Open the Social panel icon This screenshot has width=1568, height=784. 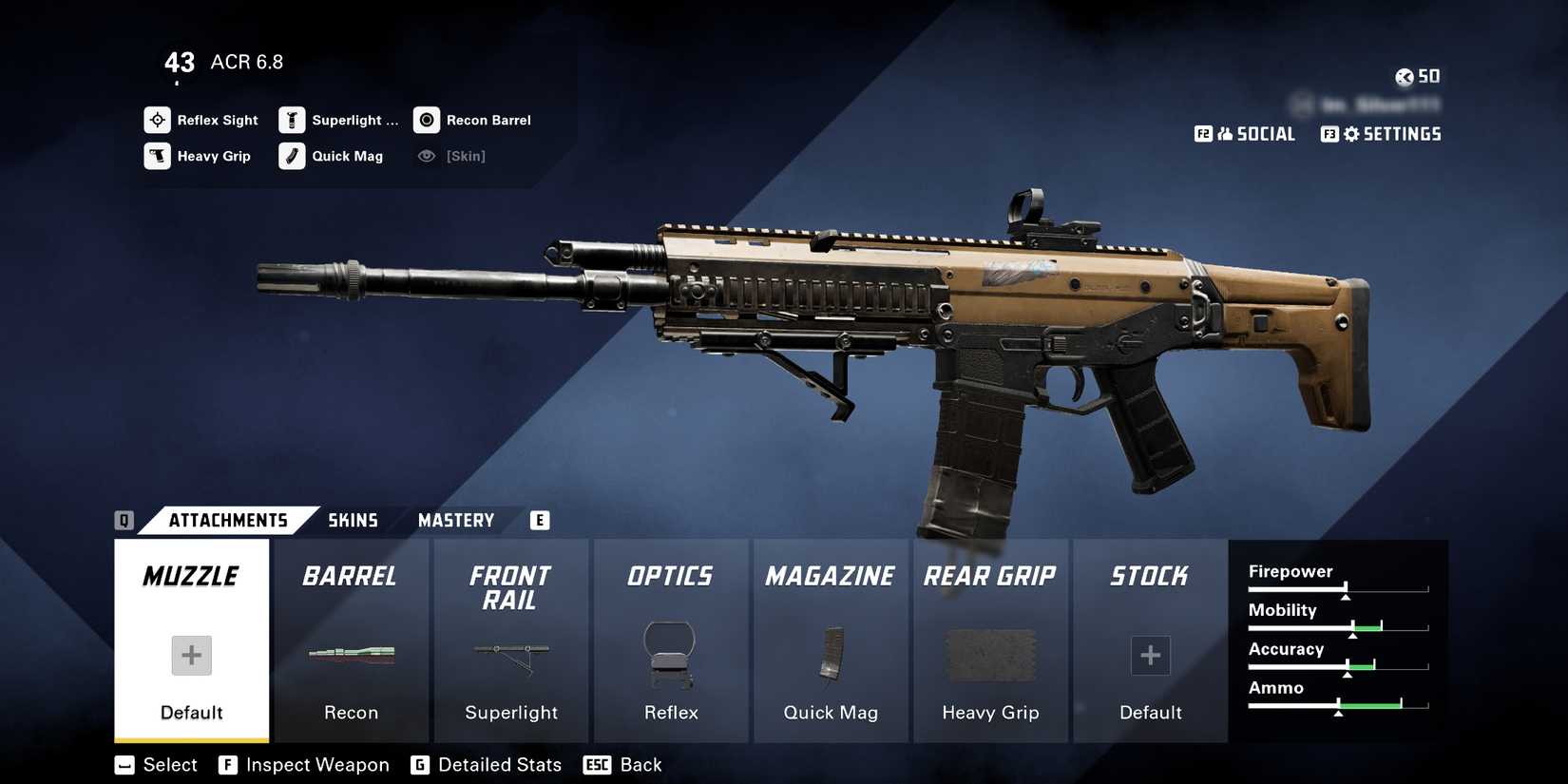coord(1228,133)
